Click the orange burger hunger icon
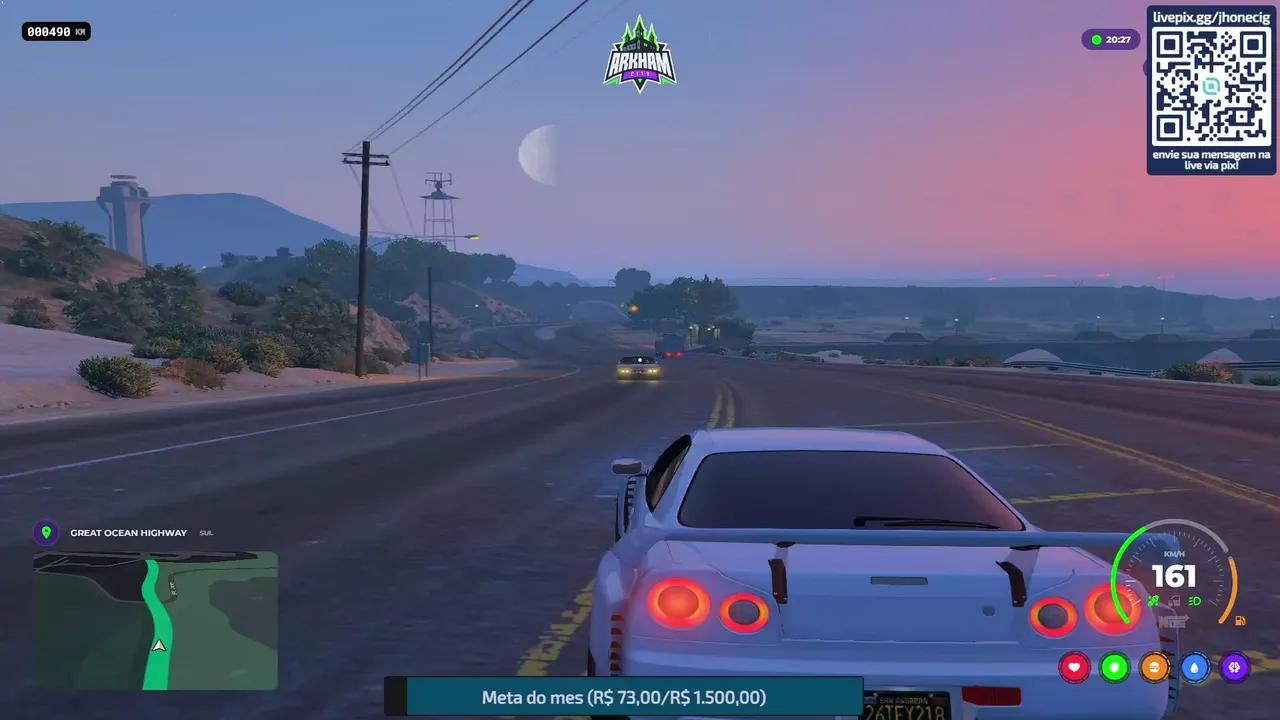The height and width of the screenshot is (720, 1280). (1155, 667)
